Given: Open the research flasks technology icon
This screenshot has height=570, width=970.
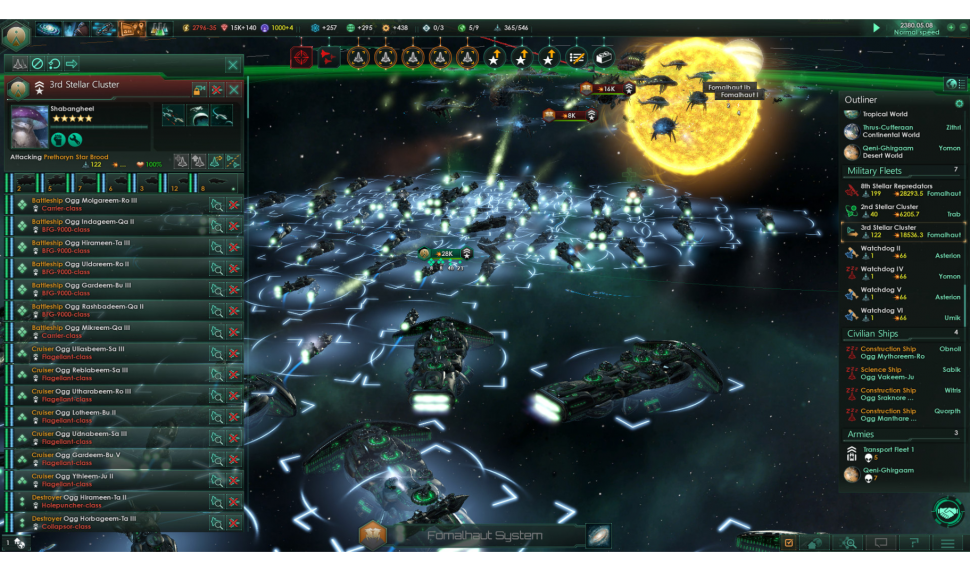Looking at the screenshot, I should (x=160, y=29).
